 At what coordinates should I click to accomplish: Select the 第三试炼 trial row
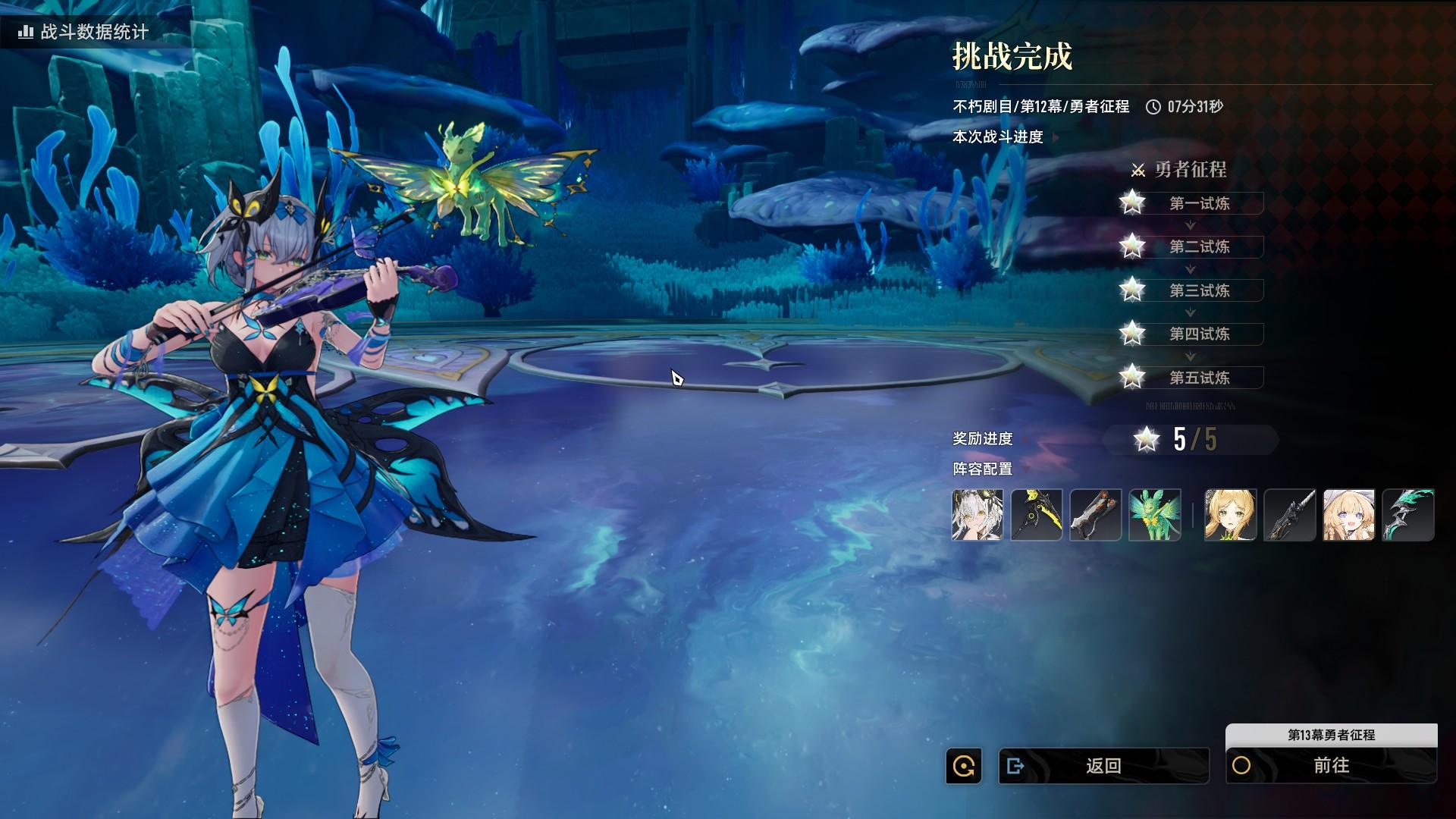pos(1199,290)
